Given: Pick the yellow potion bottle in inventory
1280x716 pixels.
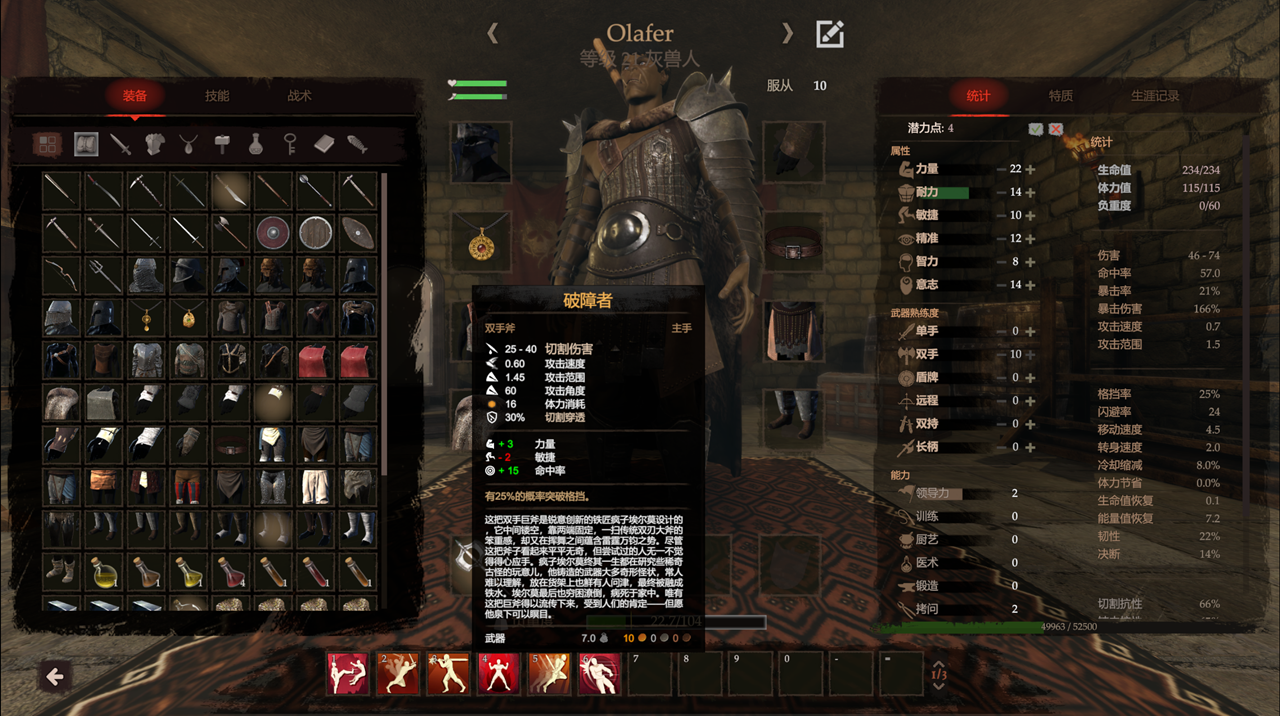Looking at the screenshot, I should pyautogui.click(x=103, y=574).
